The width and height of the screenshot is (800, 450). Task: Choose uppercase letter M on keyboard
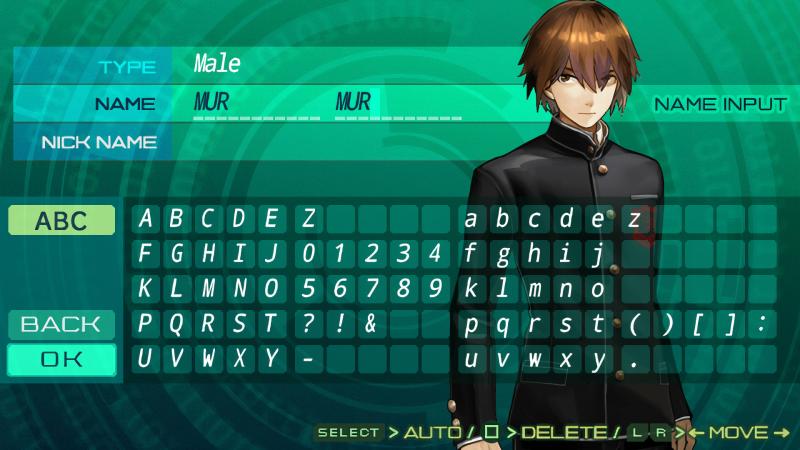pyautogui.click(x=209, y=289)
